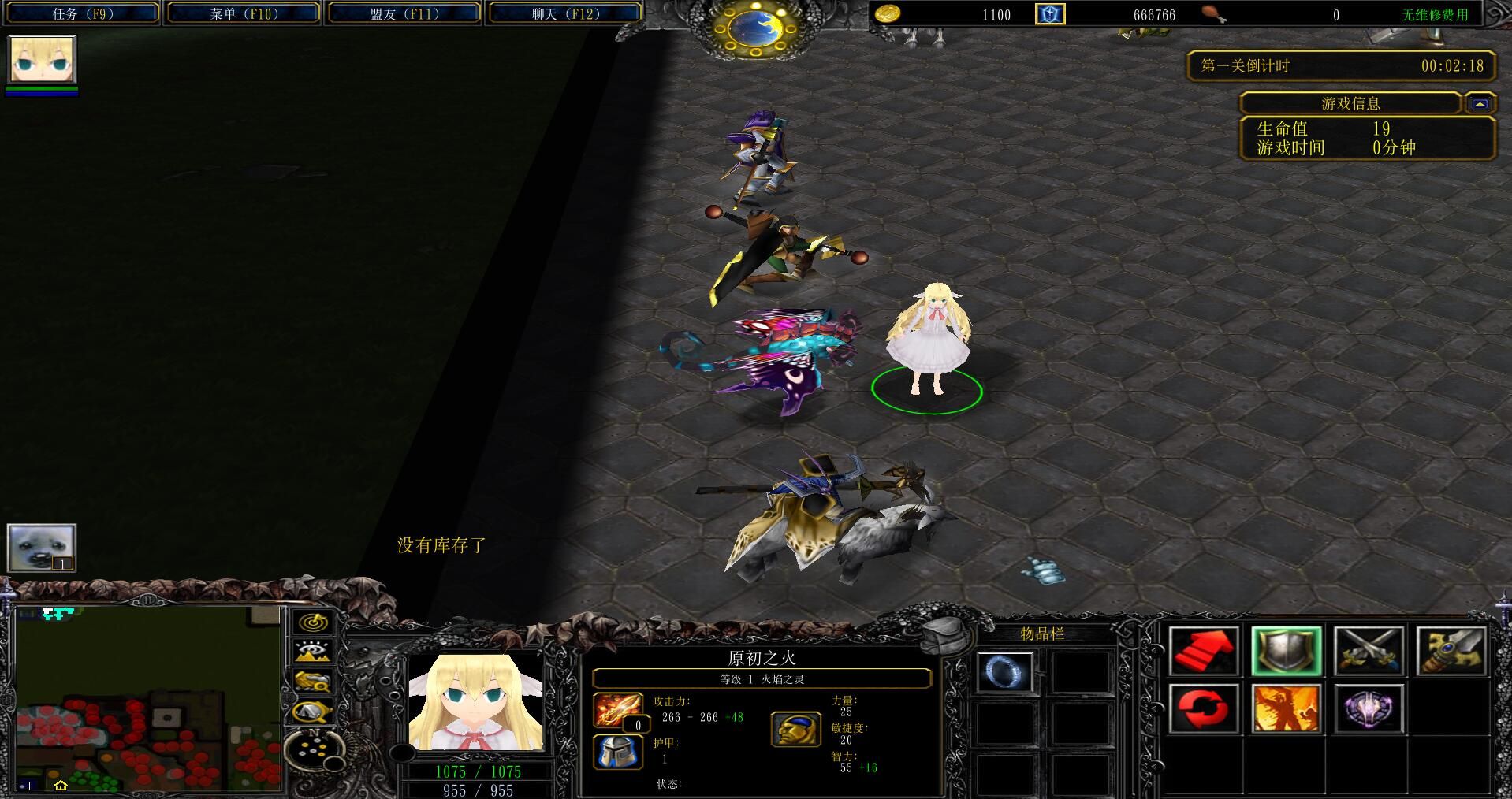Collapse the 游戏信息 info board
This screenshot has width=1512, height=799.
(1480, 103)
